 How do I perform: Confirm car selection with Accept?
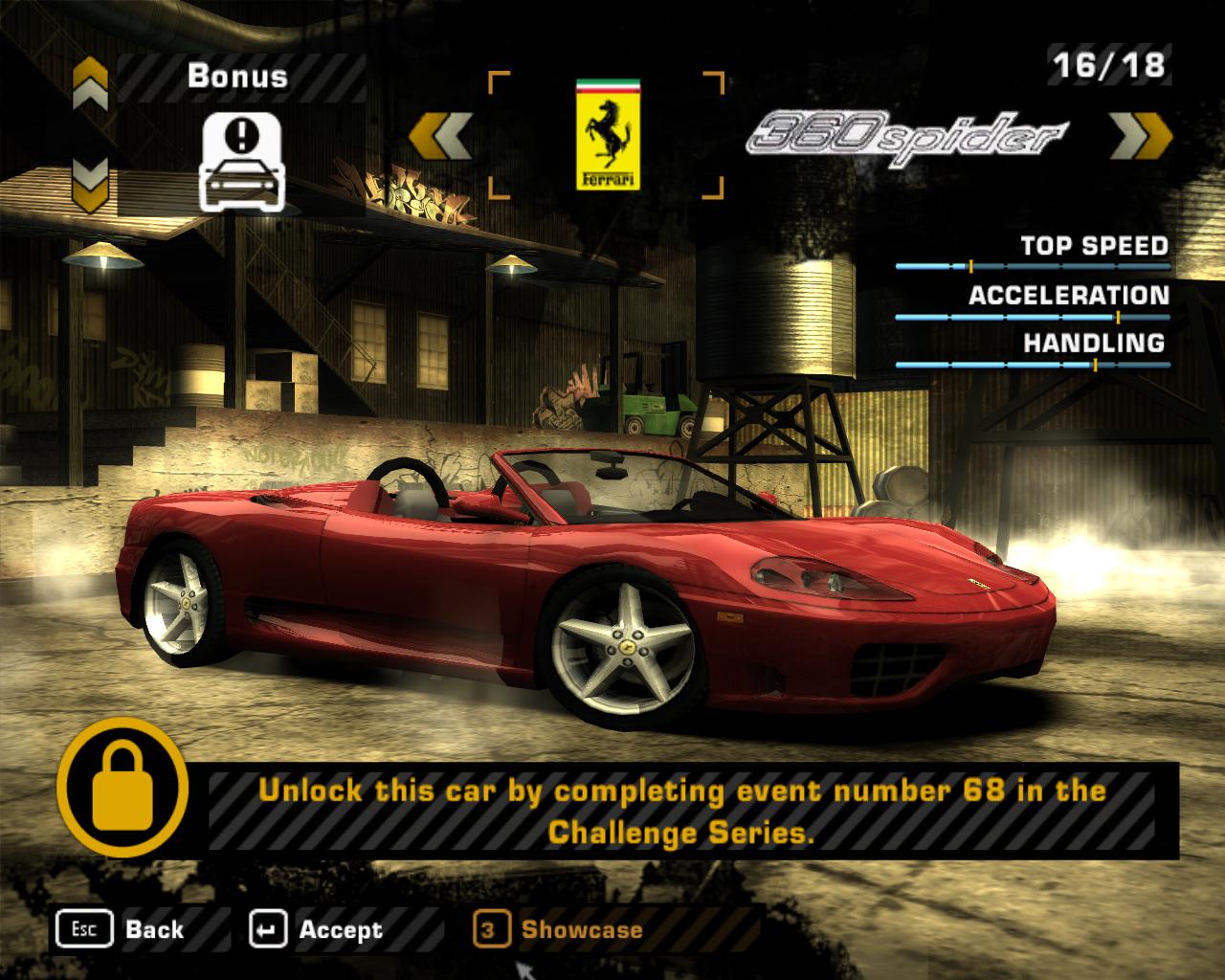316,929
